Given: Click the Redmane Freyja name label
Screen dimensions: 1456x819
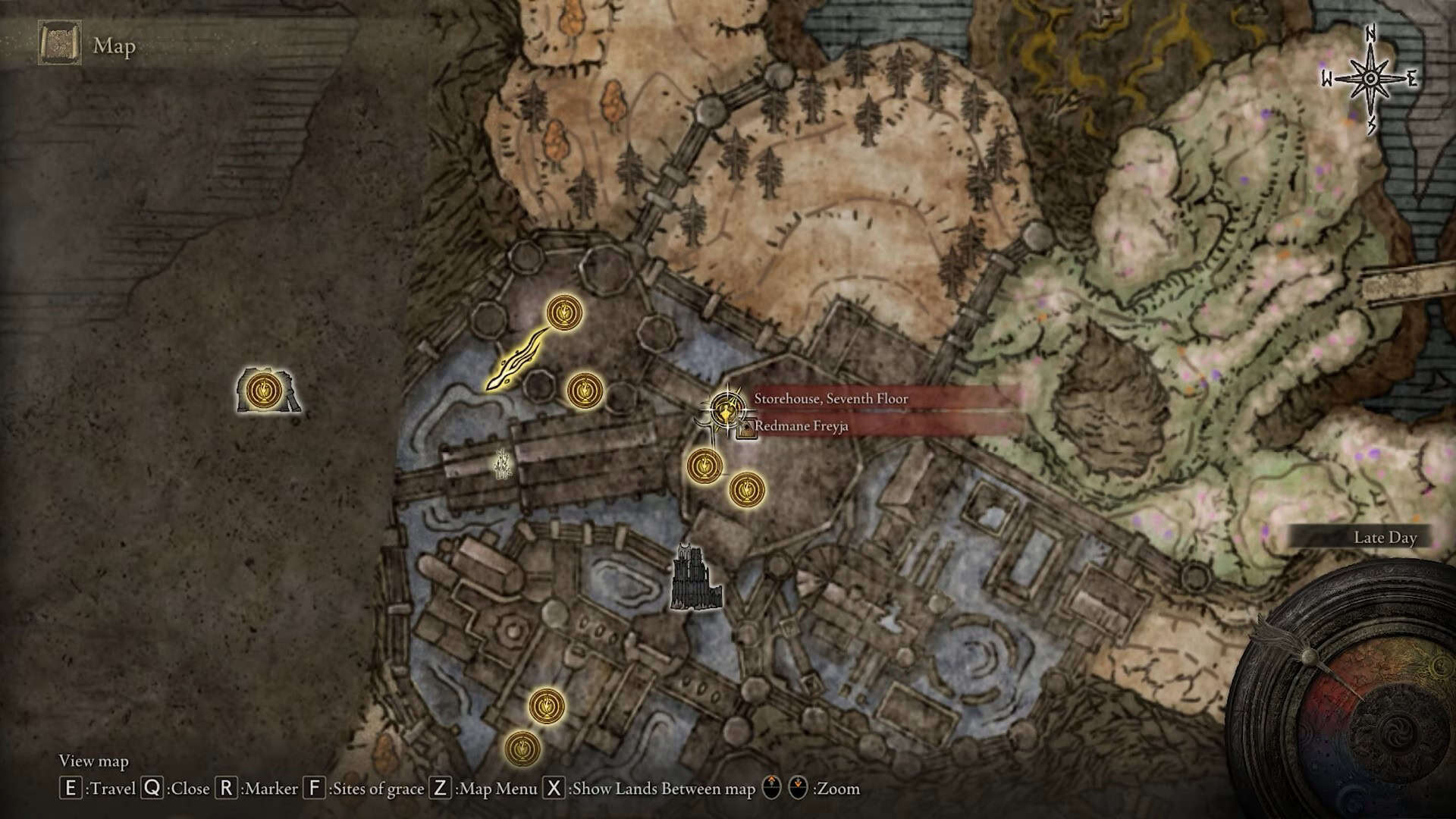Looking at the screenshot, I should (801, 426).
